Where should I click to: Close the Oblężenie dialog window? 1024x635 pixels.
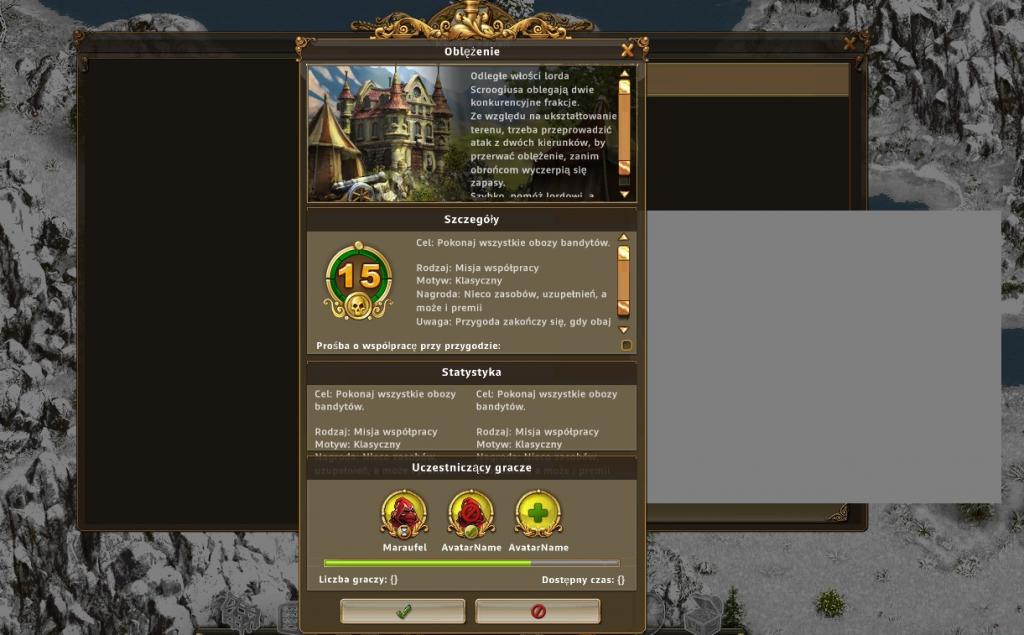pyautogui.click(x=627, y=50)
